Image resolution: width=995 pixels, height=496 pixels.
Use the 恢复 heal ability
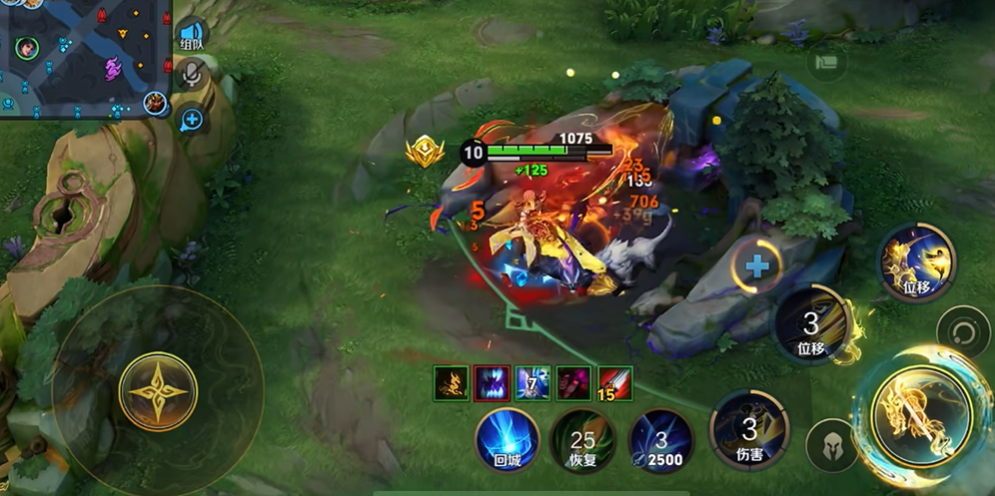pos(583,440)
